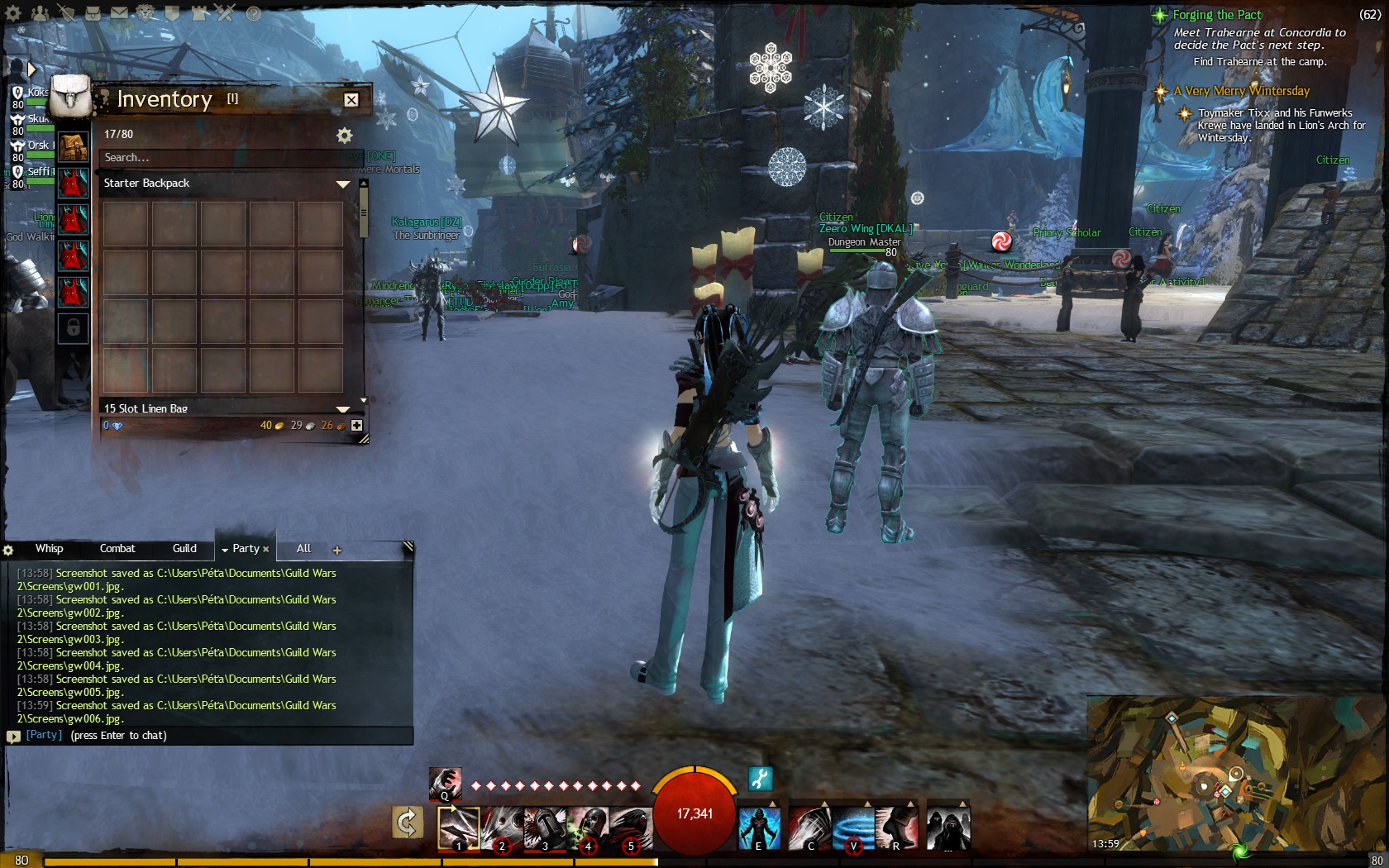Image resolution: width=1389 pixels, height=868 pixels.
Task: Activate the steal skill with clawed hand
Action: point(445,783)
